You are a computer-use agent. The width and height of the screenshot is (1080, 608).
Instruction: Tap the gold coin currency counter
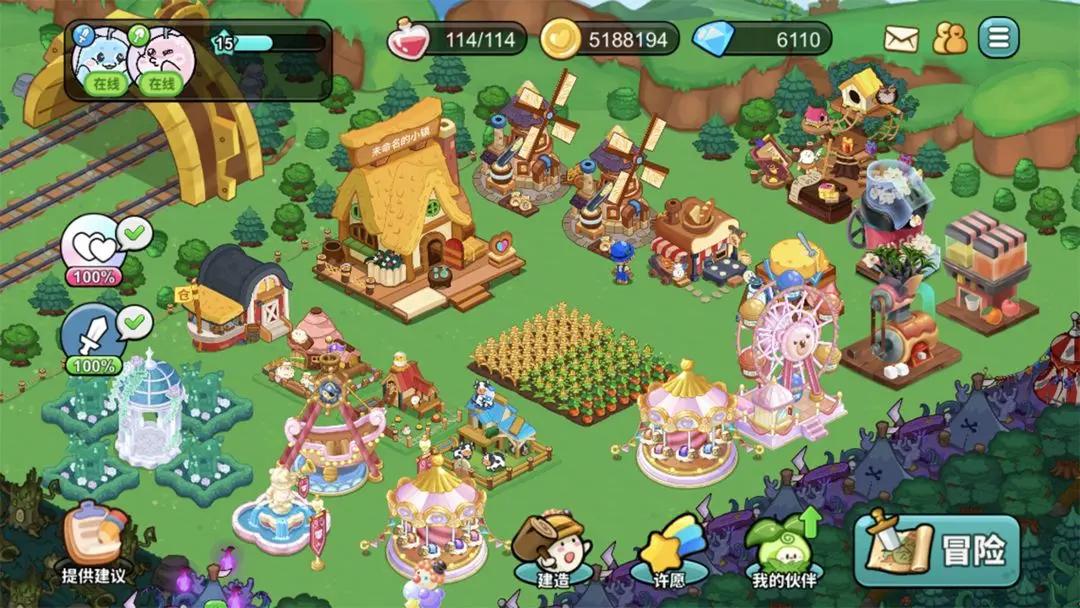click(609, 40)
